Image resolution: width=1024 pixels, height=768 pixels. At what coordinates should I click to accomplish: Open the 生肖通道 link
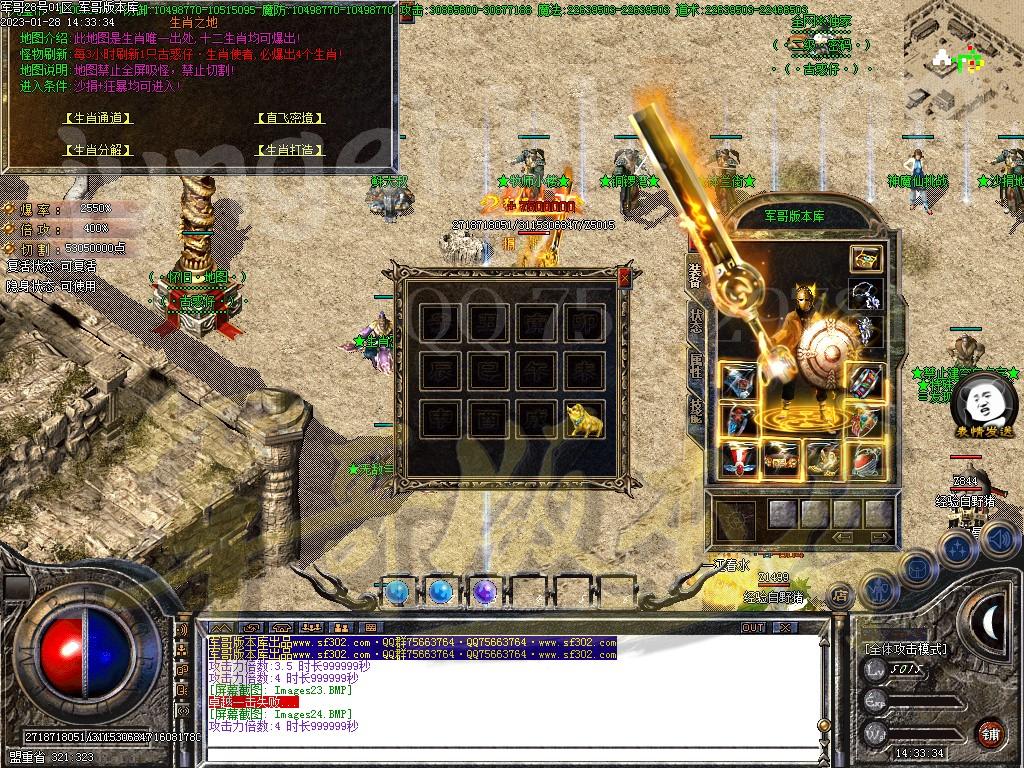click(97, 118)
